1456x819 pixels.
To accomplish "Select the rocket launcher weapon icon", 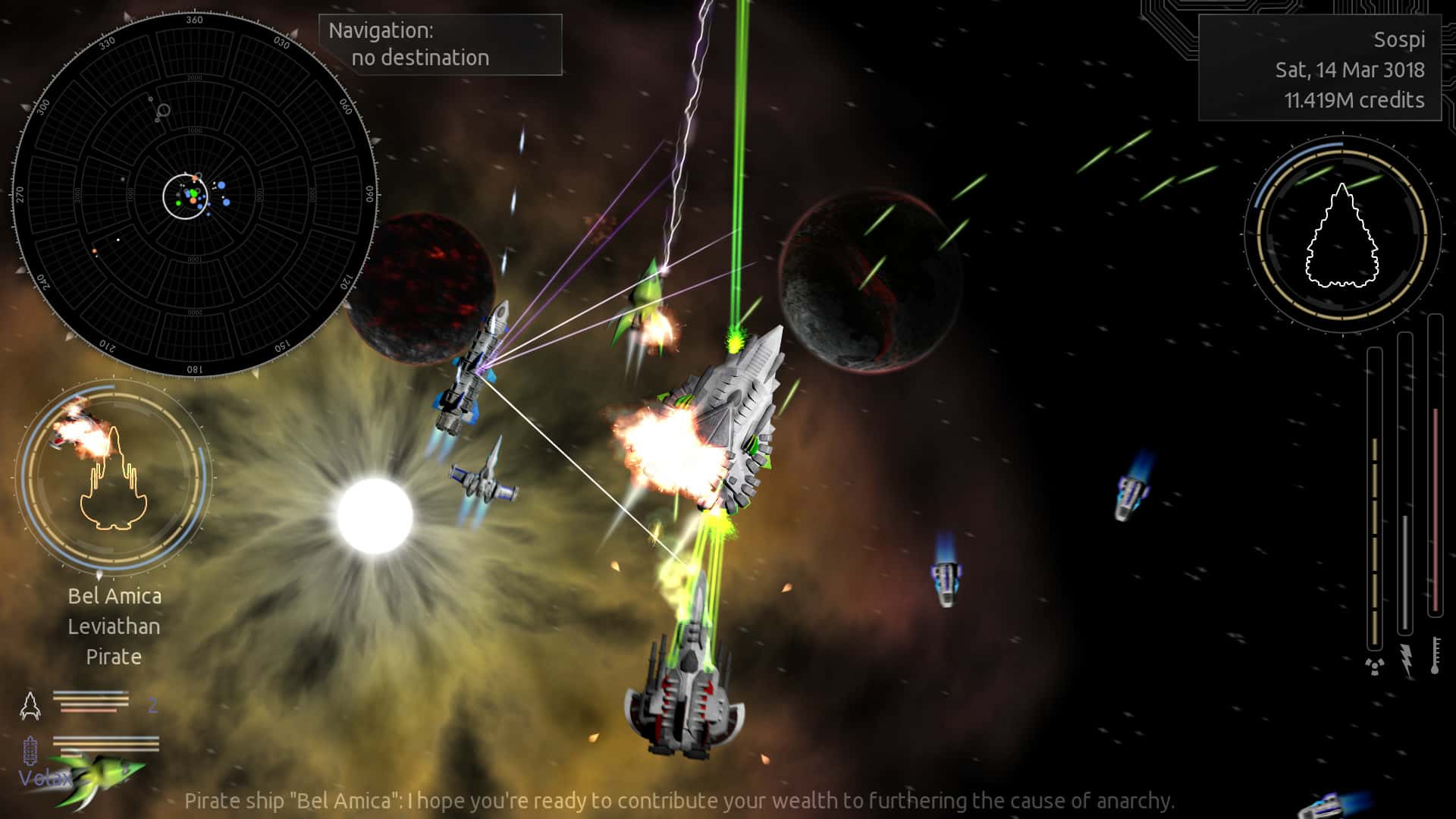I will click(30, 705).
